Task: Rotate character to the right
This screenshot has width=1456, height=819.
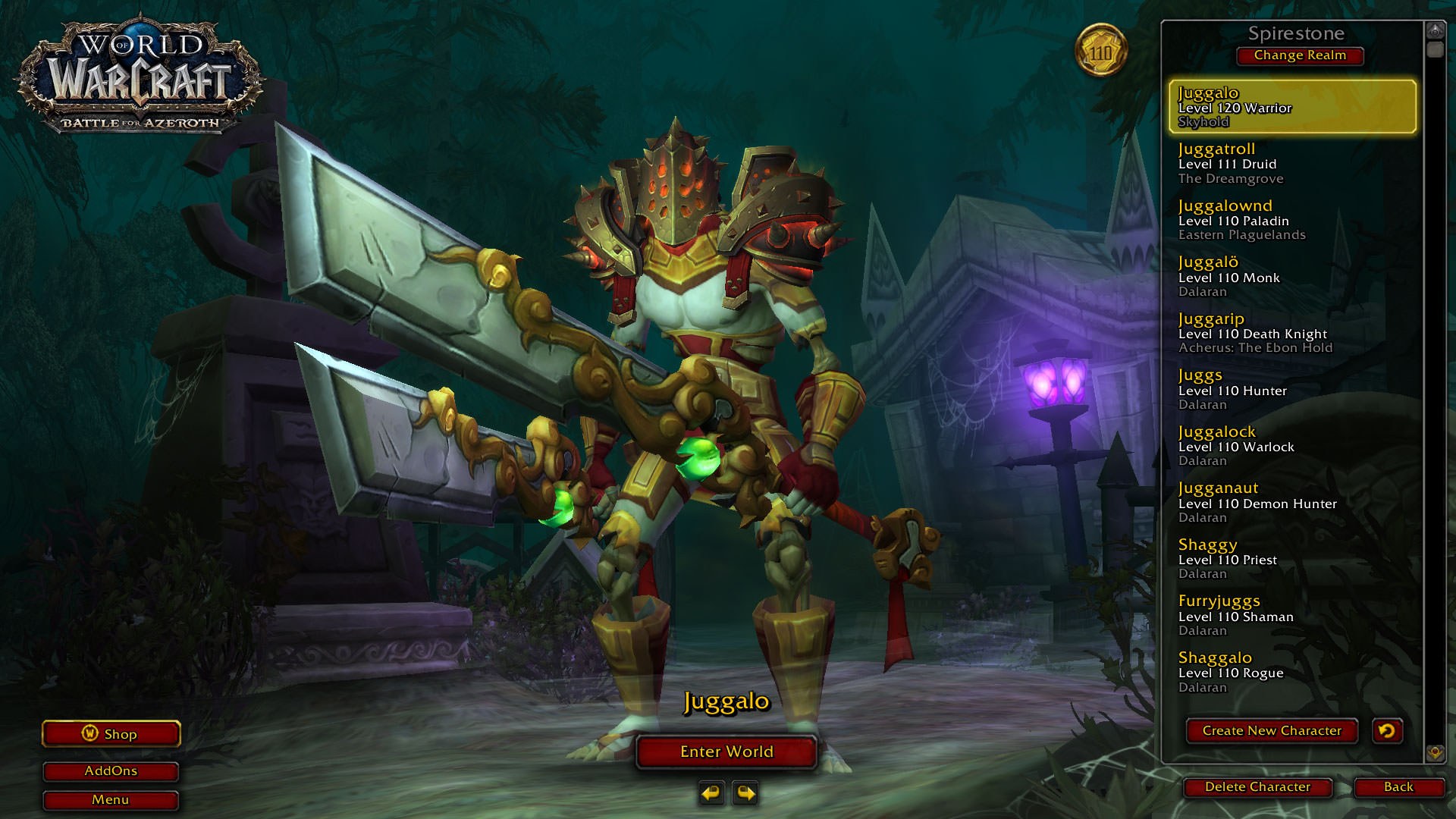Action: [x=746, y=793]
